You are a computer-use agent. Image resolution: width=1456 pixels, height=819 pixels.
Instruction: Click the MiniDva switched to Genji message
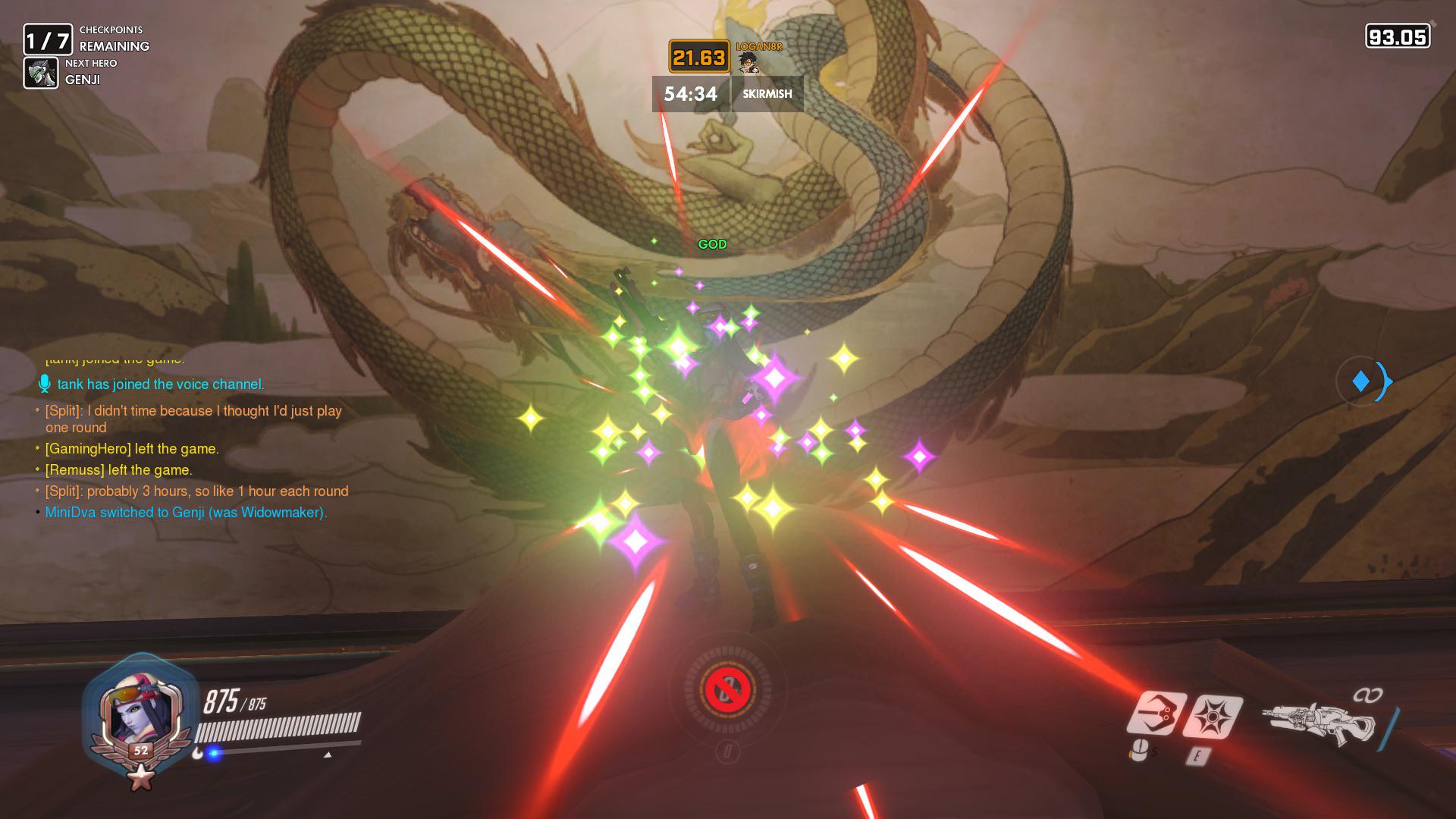pyautogui.click(x=186, y=513)
